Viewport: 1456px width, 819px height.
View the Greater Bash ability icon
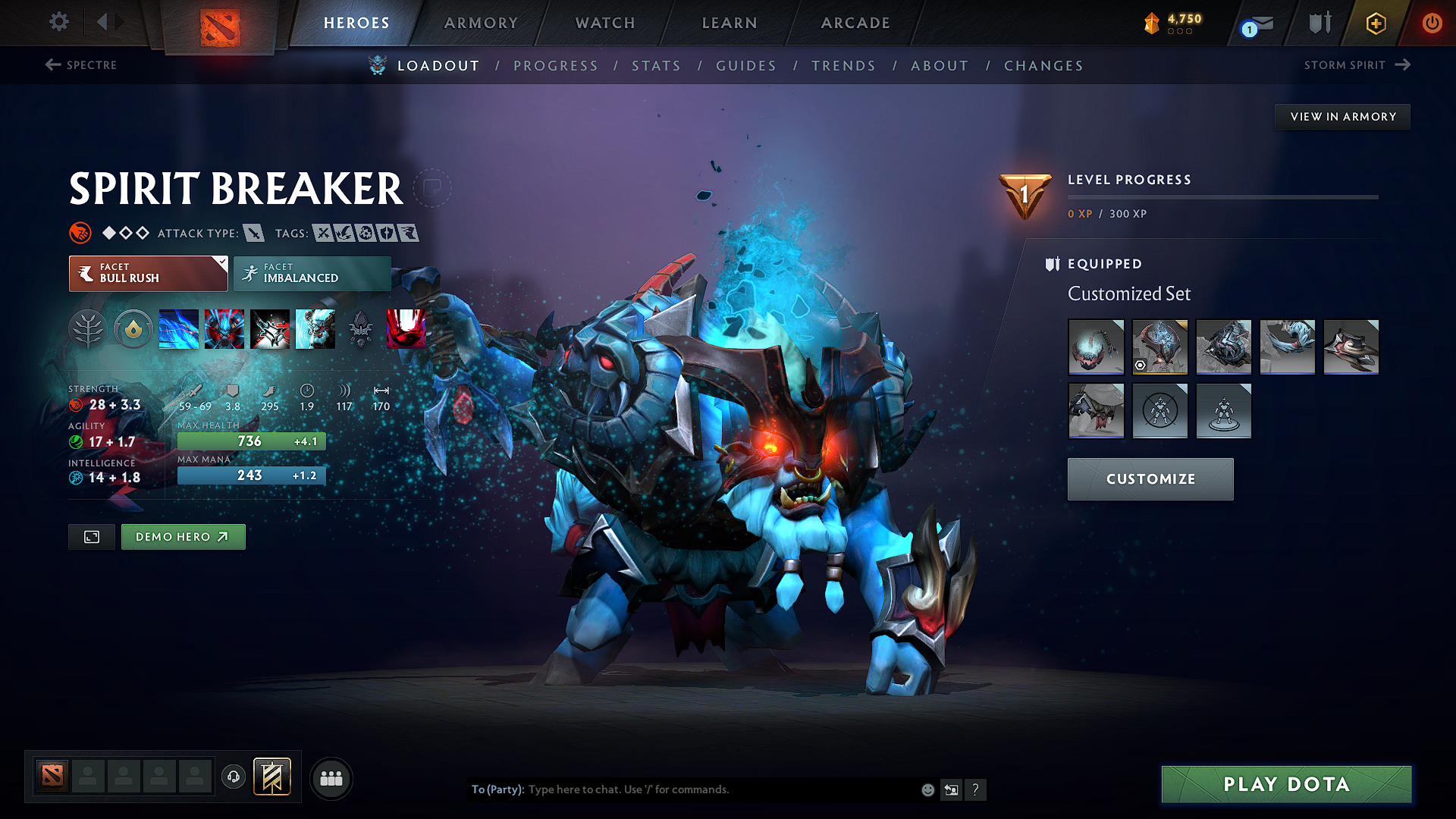tap(270, 329)
